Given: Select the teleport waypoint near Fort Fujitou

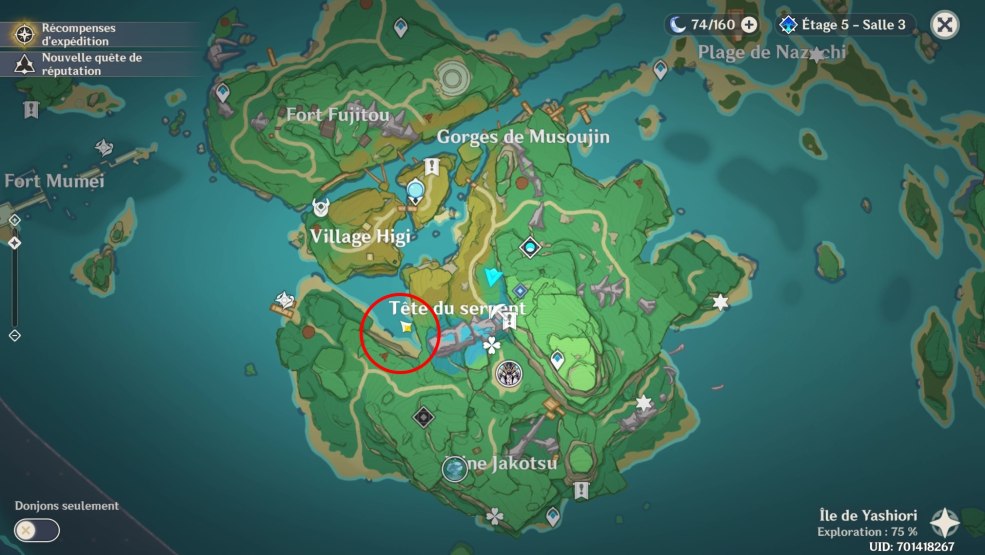Looking at the screenshot, I should [222, 93].
